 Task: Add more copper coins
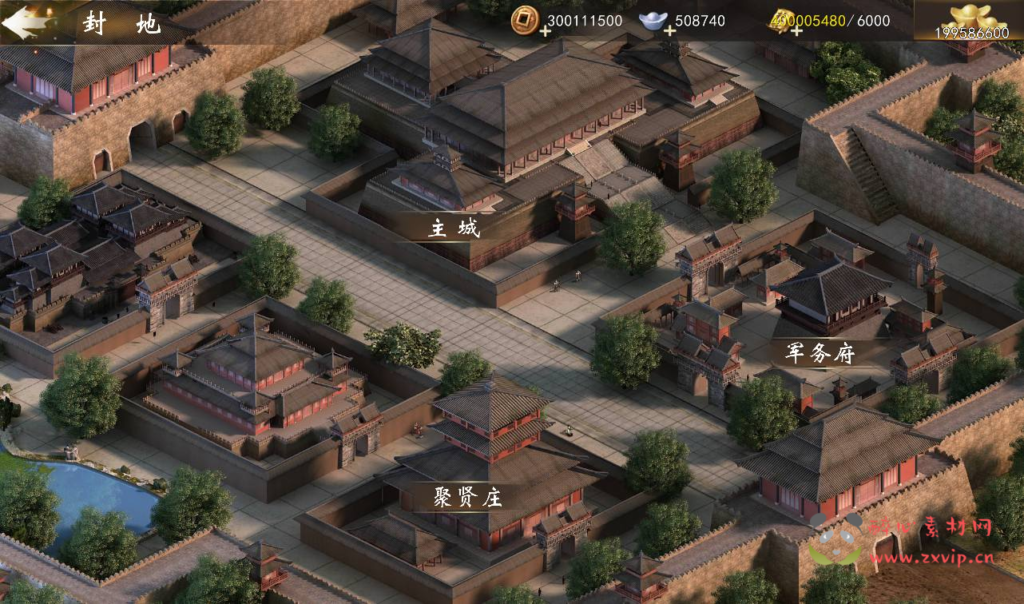pos(544,32)
